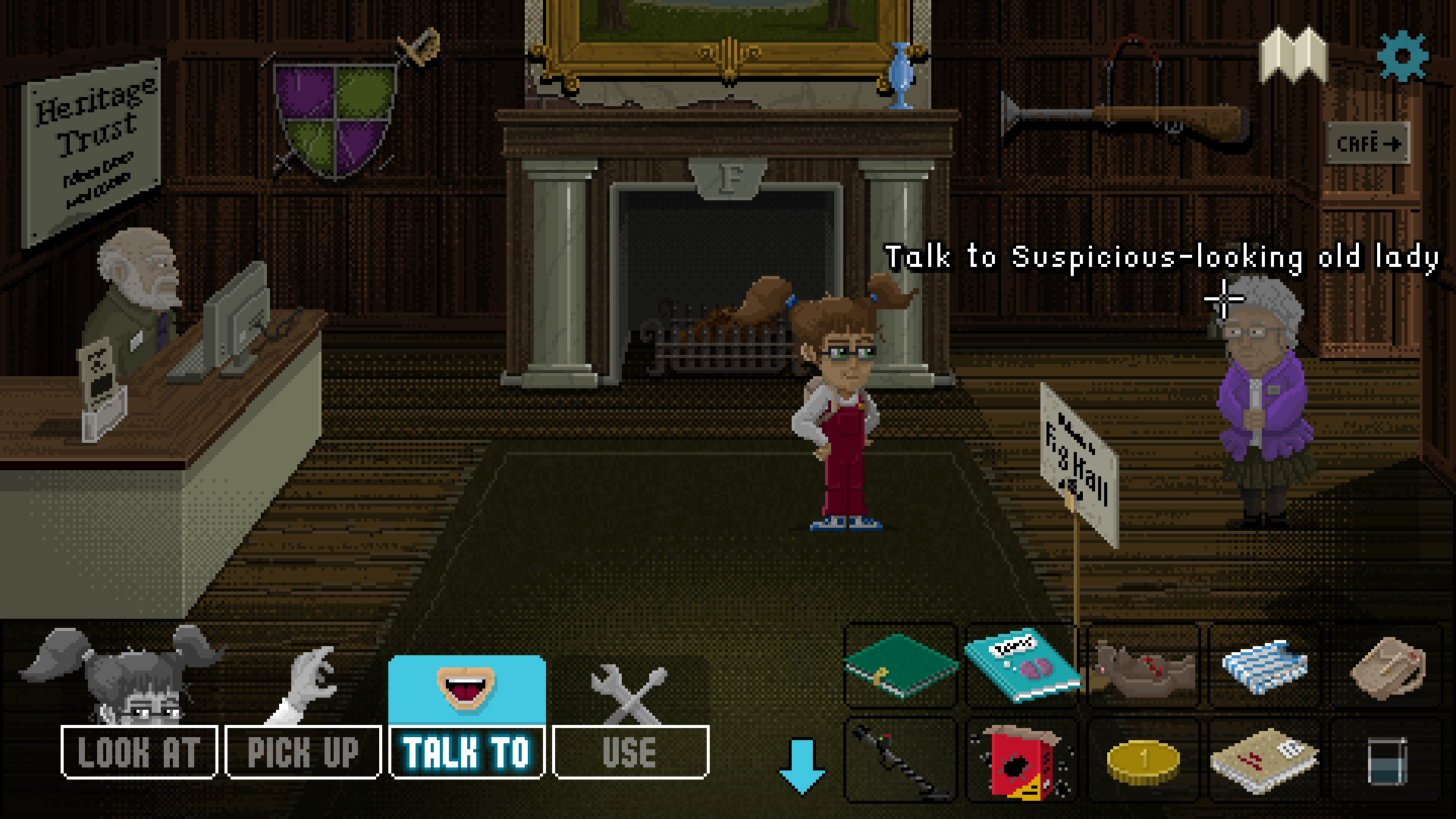Click the LOOK AT button label
1456x819 pixels.
(x=136, y=752)
